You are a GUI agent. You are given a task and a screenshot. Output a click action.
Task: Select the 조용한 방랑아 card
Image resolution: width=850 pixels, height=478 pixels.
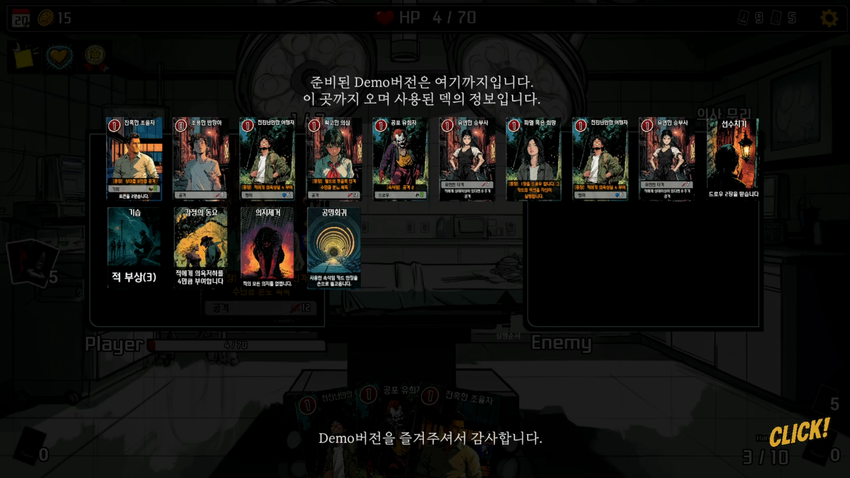coord(200,159)
